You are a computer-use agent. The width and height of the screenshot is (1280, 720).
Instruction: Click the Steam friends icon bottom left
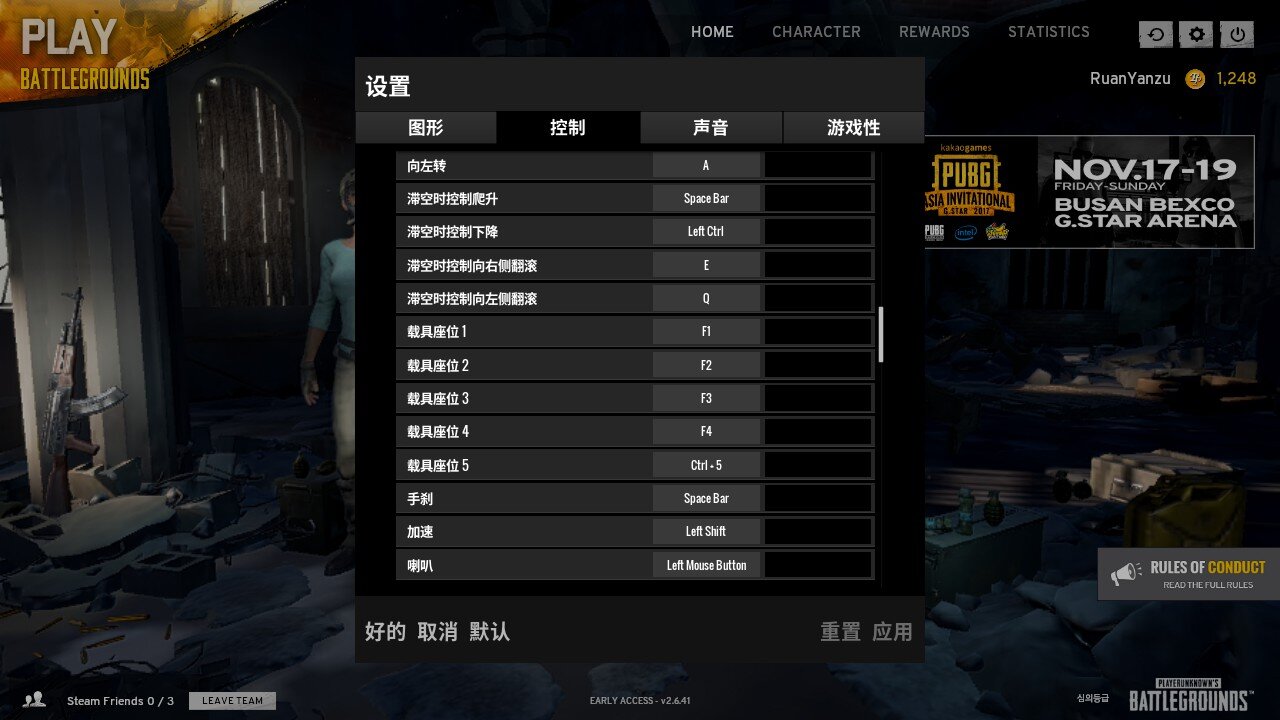coord(36,700)
